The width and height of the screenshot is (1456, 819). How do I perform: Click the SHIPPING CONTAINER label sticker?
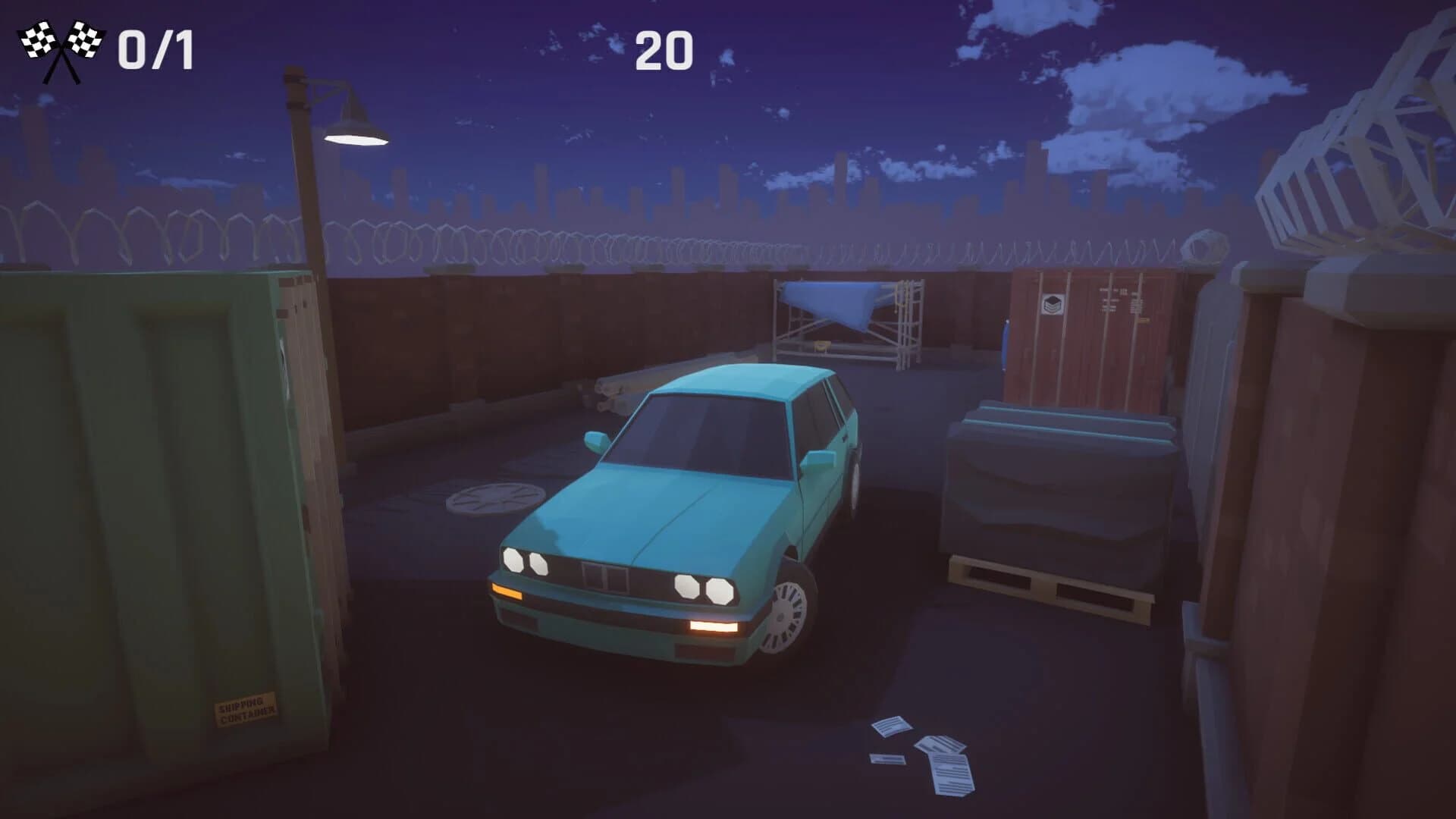[x=245, y=710]
